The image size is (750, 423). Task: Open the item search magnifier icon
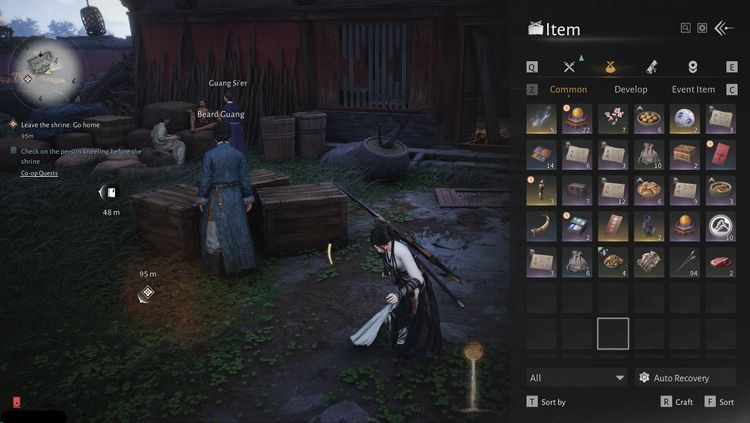click(686, 28)
